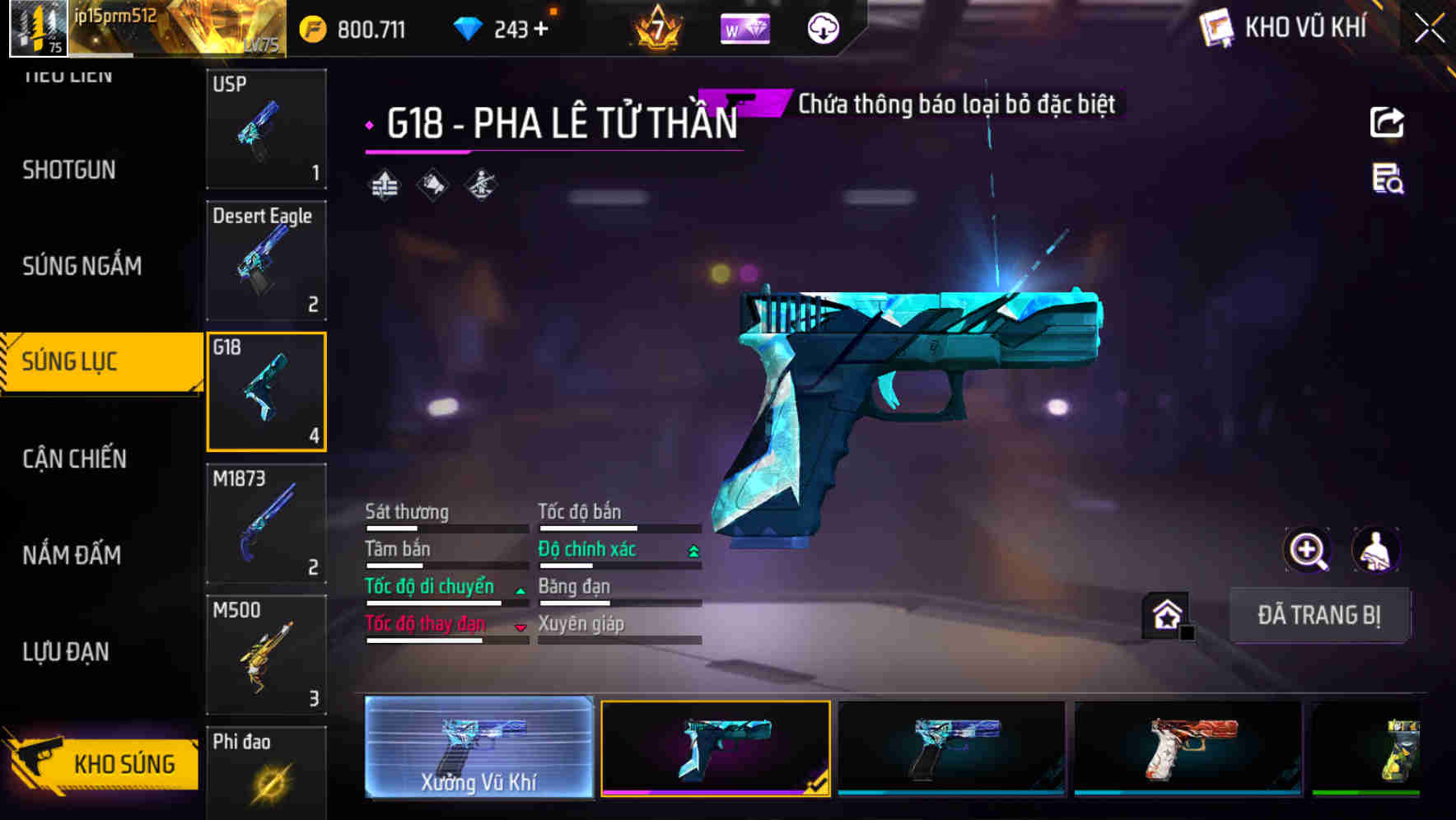Image resolution: width=1456 pixels, height=820 pixels.
Task: Open the cloud download icon in the top bar
Action: pos(822,27)
